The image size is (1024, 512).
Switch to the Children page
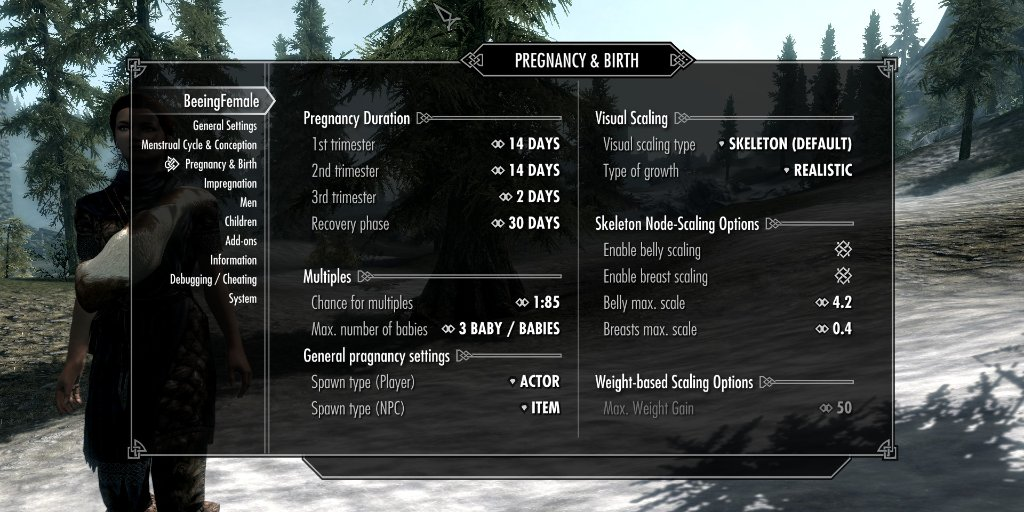click(x=240, y=222)
